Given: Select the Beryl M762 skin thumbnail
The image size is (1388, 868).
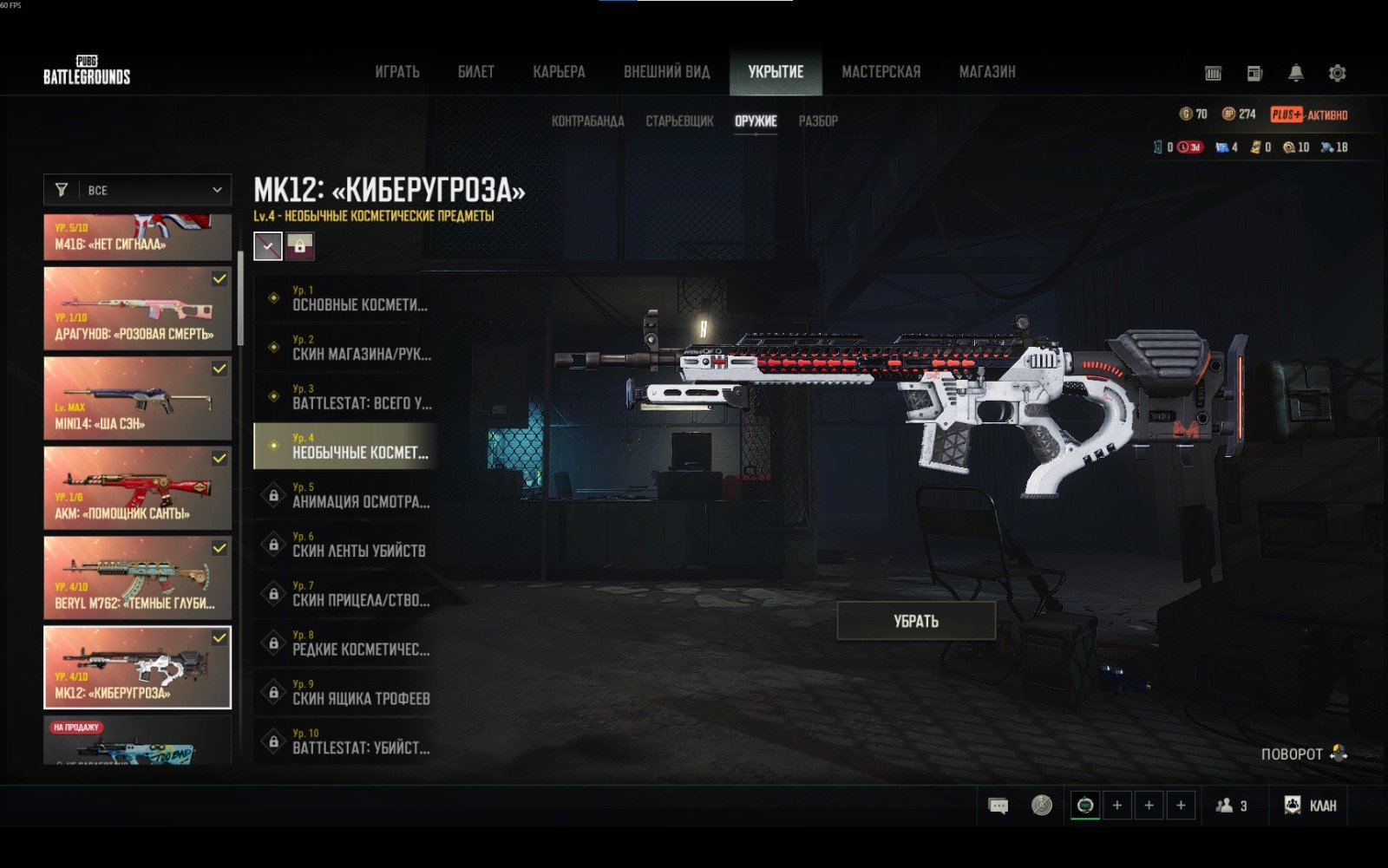Looking at the screenshot, I should pos(137,578).
